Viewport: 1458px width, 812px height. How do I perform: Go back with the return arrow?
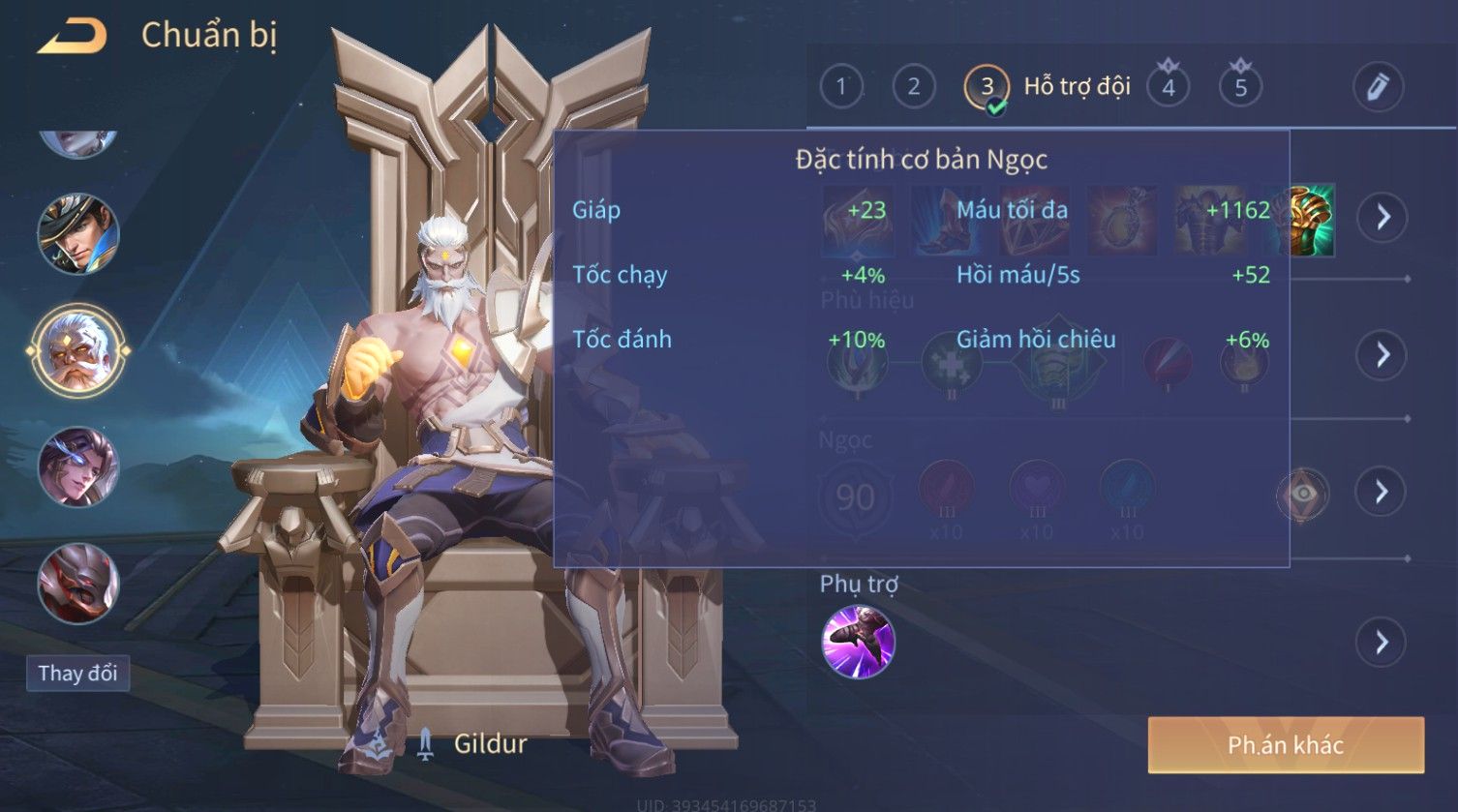point(72,37)
